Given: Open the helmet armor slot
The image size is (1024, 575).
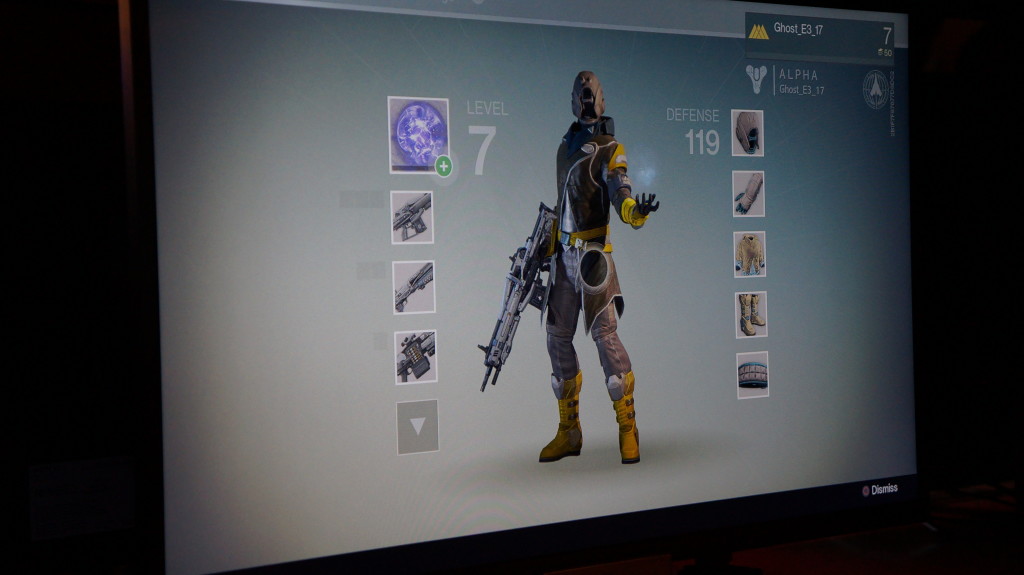Looking at the screenshot, I should click(747, 133).
